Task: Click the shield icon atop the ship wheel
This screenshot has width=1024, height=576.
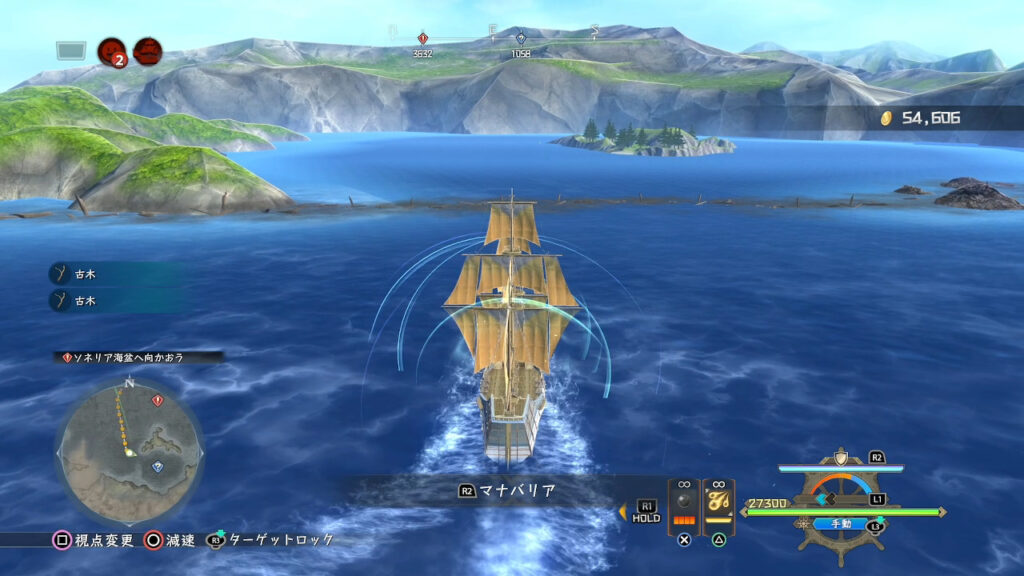Action: (x=841, y=458)
